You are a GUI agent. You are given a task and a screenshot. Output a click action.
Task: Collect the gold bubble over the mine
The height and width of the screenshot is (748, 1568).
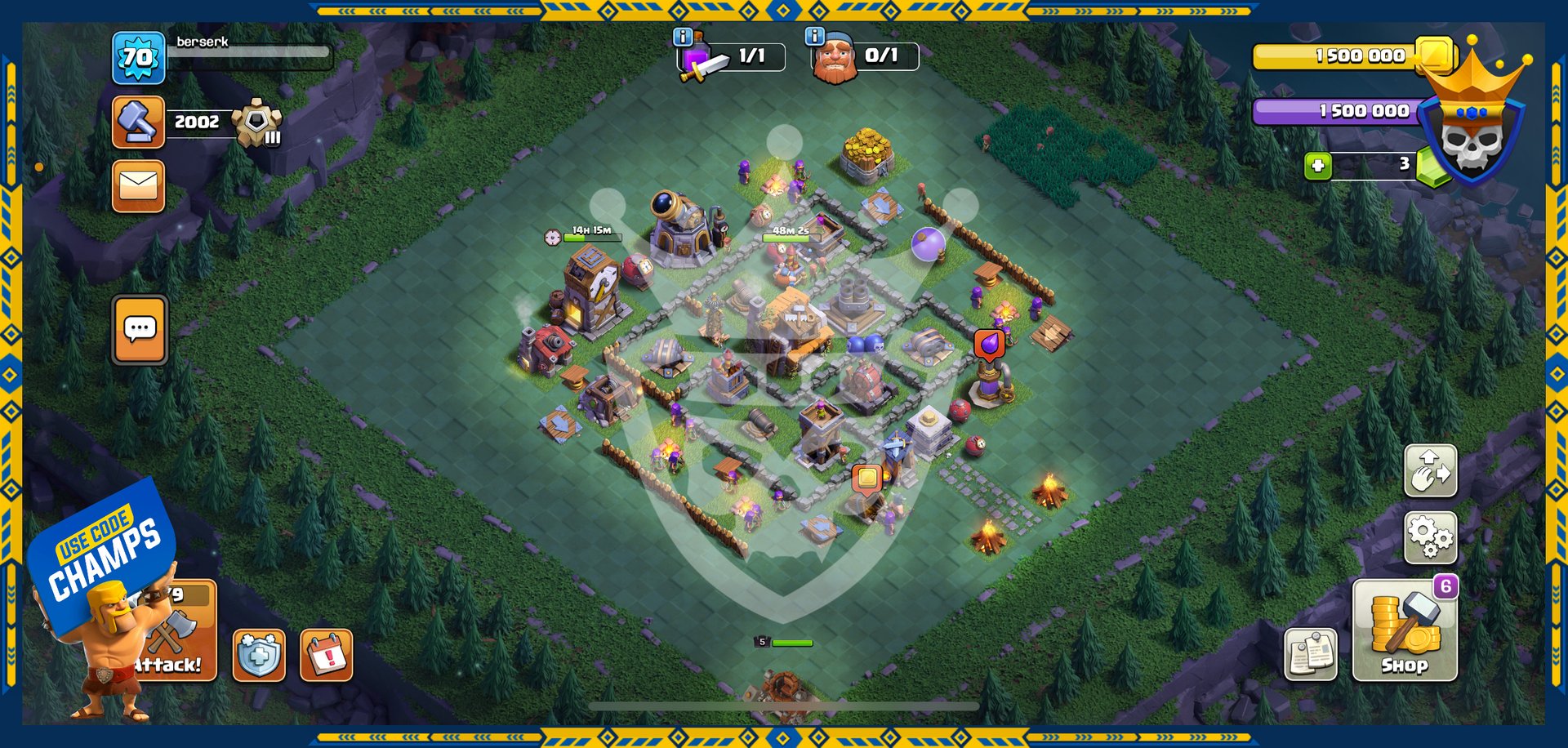click(867, 477)
